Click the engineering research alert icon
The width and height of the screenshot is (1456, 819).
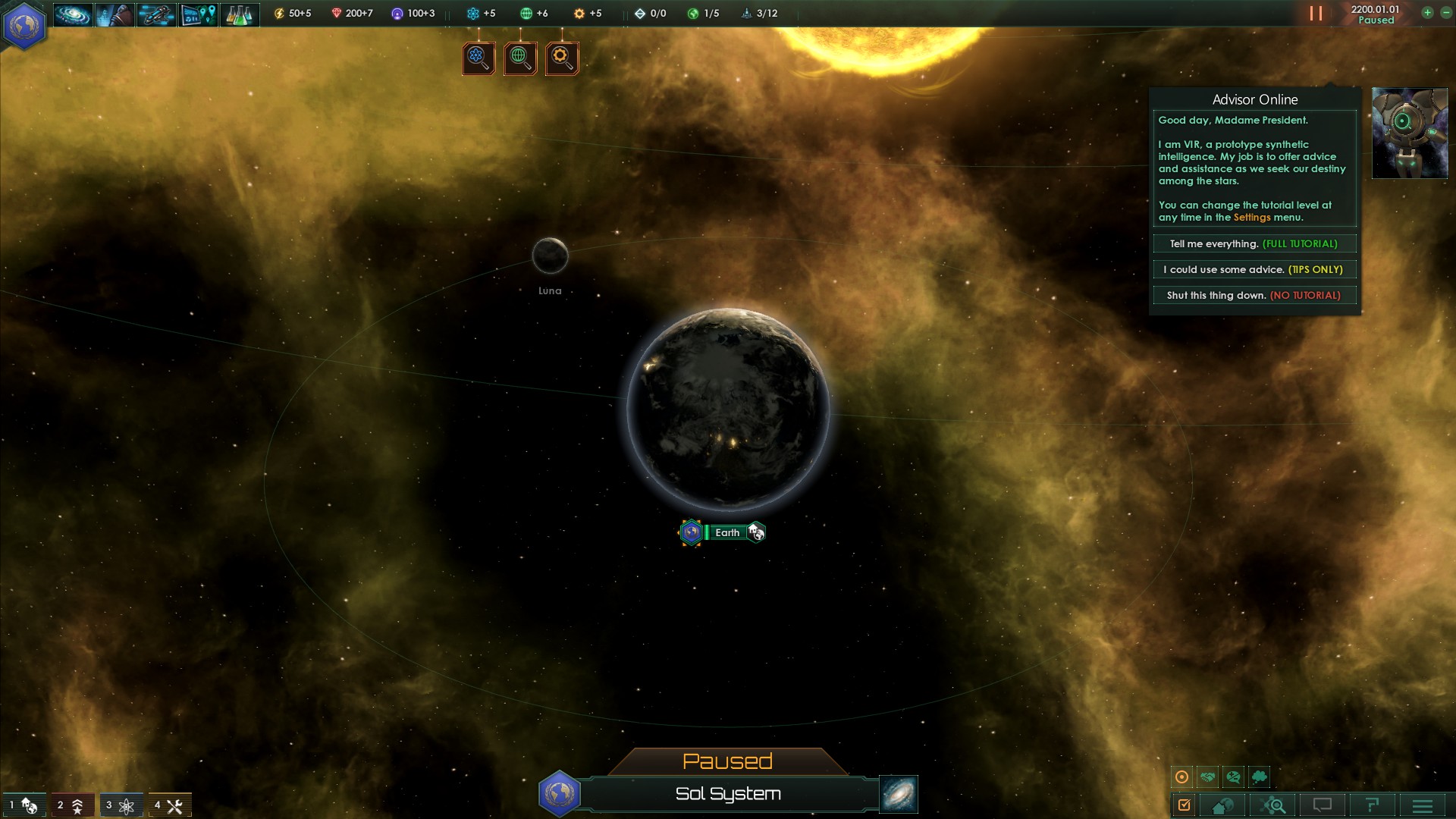click(x=562, y=58)
